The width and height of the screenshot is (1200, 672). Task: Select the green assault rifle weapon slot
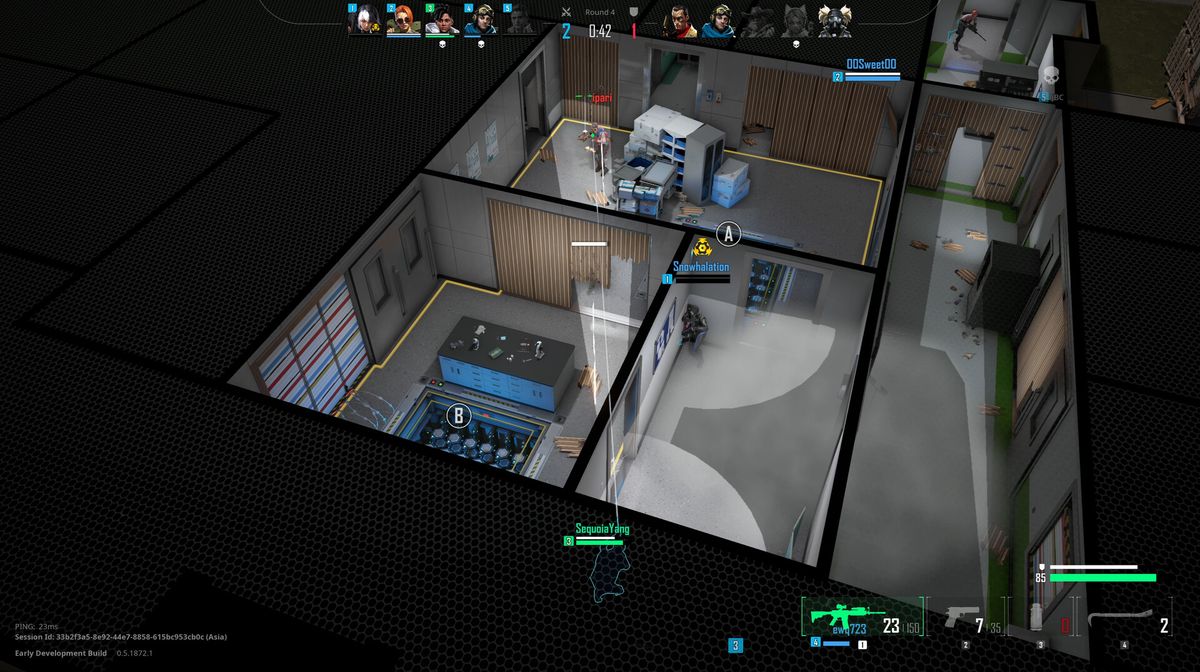[848, 617]
